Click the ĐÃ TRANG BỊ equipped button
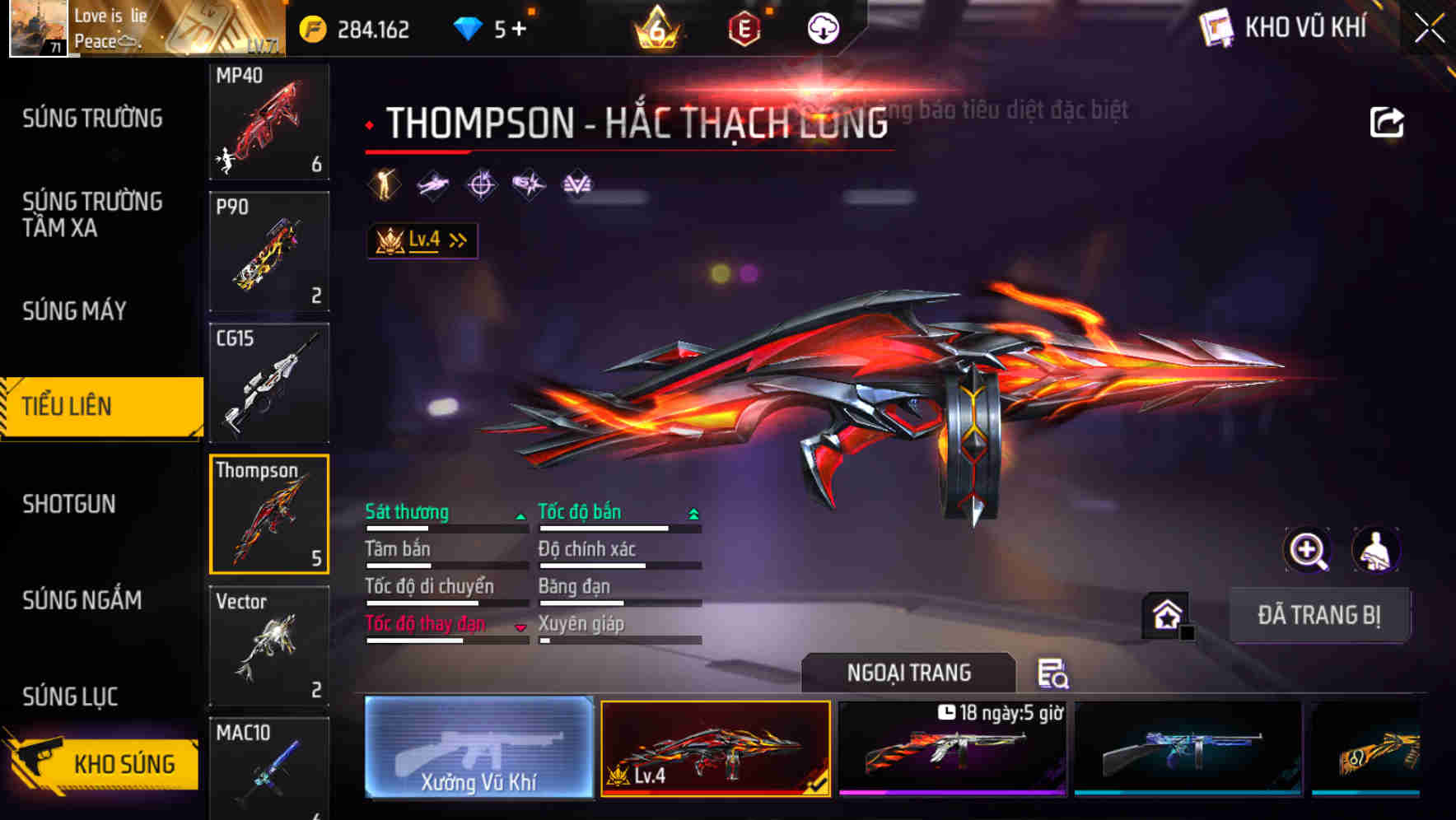The image size is (1456, 820). (1320, 615)
